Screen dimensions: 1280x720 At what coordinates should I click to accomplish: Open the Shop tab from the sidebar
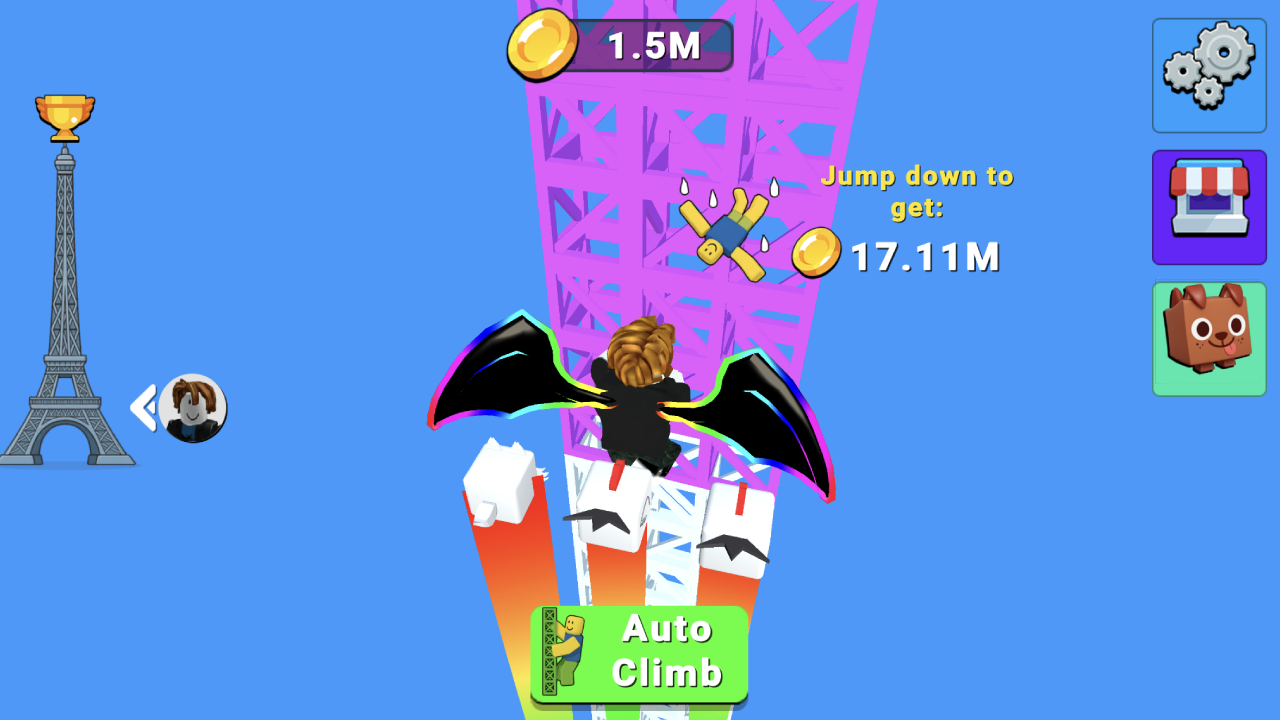coord(1208,206)
